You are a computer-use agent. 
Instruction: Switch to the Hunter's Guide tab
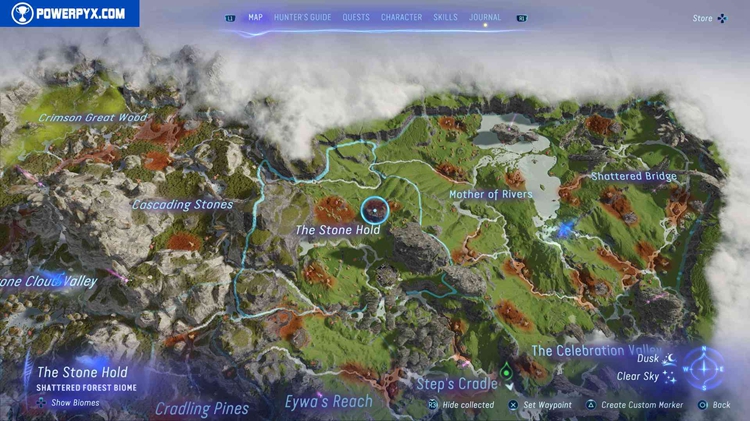[301, 17]
